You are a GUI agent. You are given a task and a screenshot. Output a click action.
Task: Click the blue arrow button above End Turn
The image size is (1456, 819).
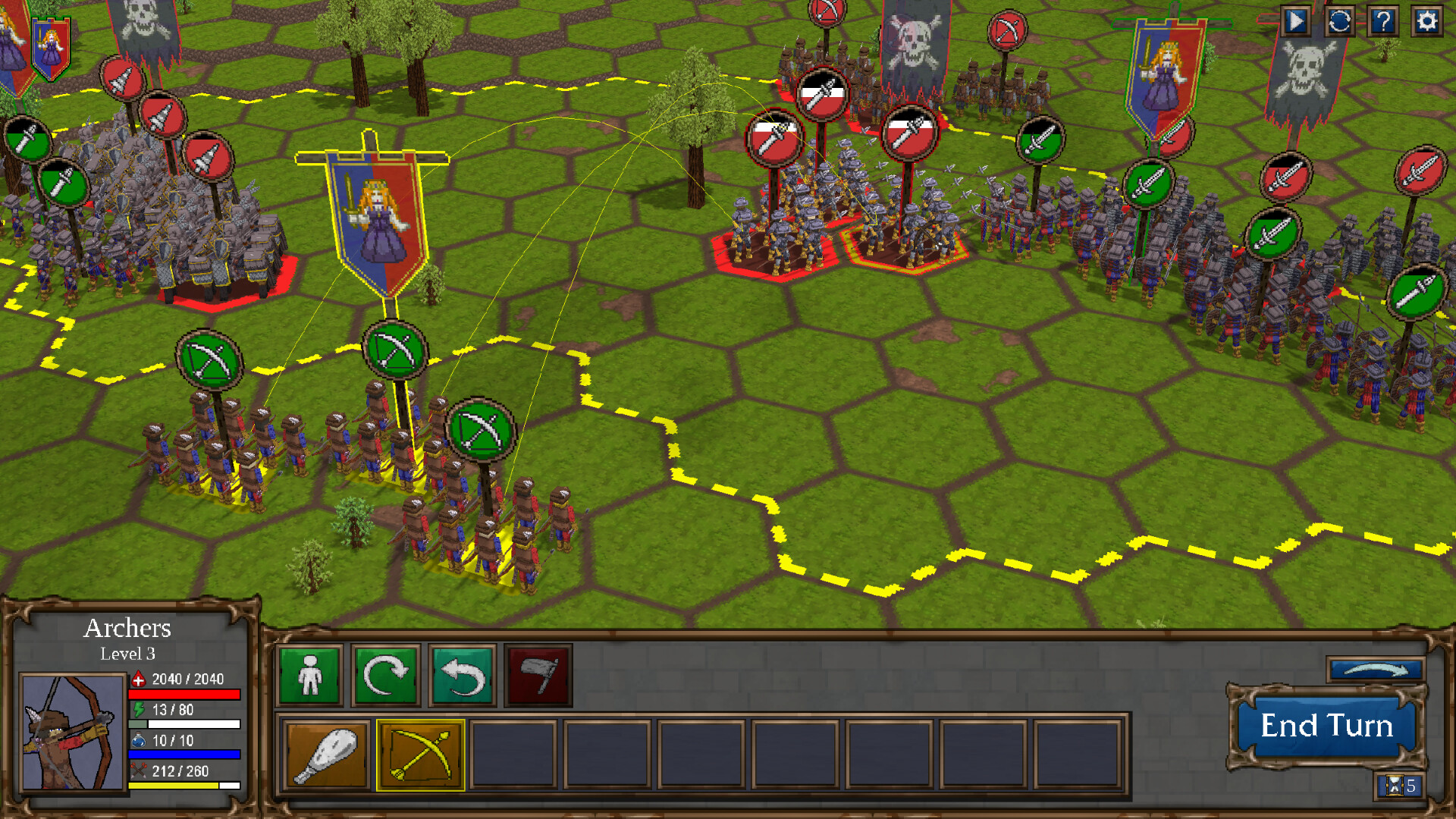pyautogui.click(x=1374, y=670)
